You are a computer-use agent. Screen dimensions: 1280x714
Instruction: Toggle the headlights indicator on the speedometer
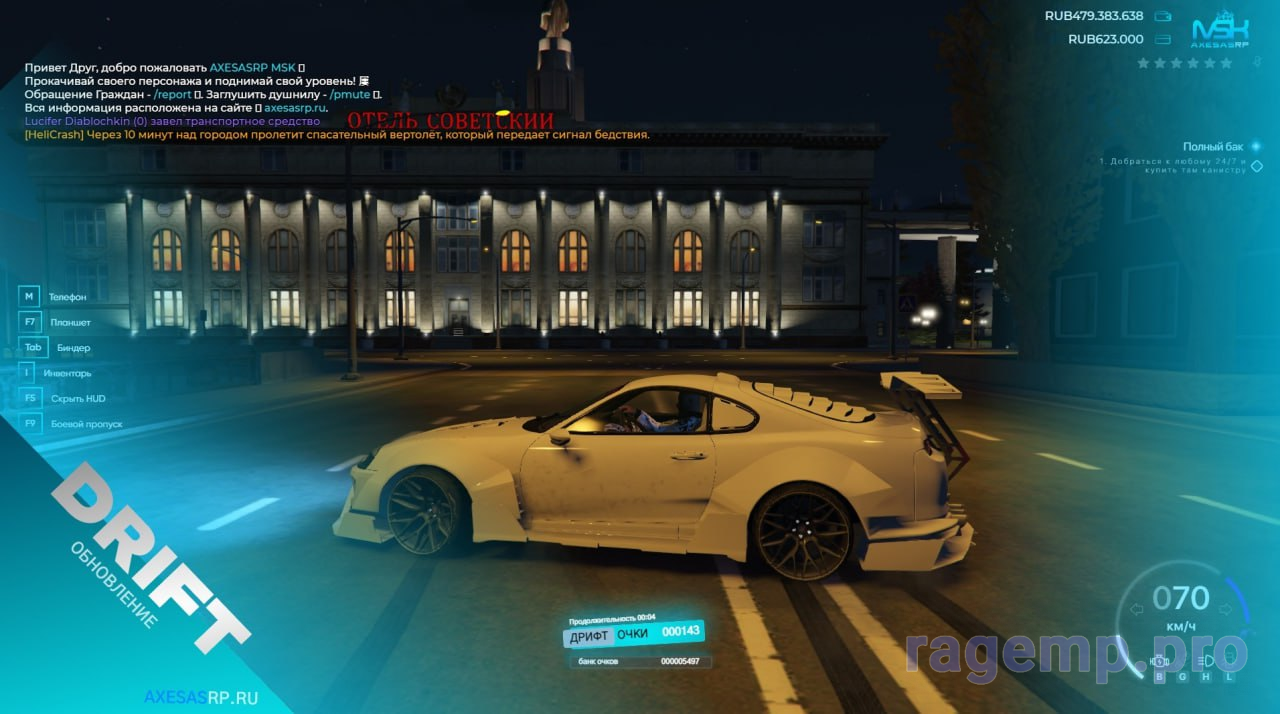click(1206, 660)
